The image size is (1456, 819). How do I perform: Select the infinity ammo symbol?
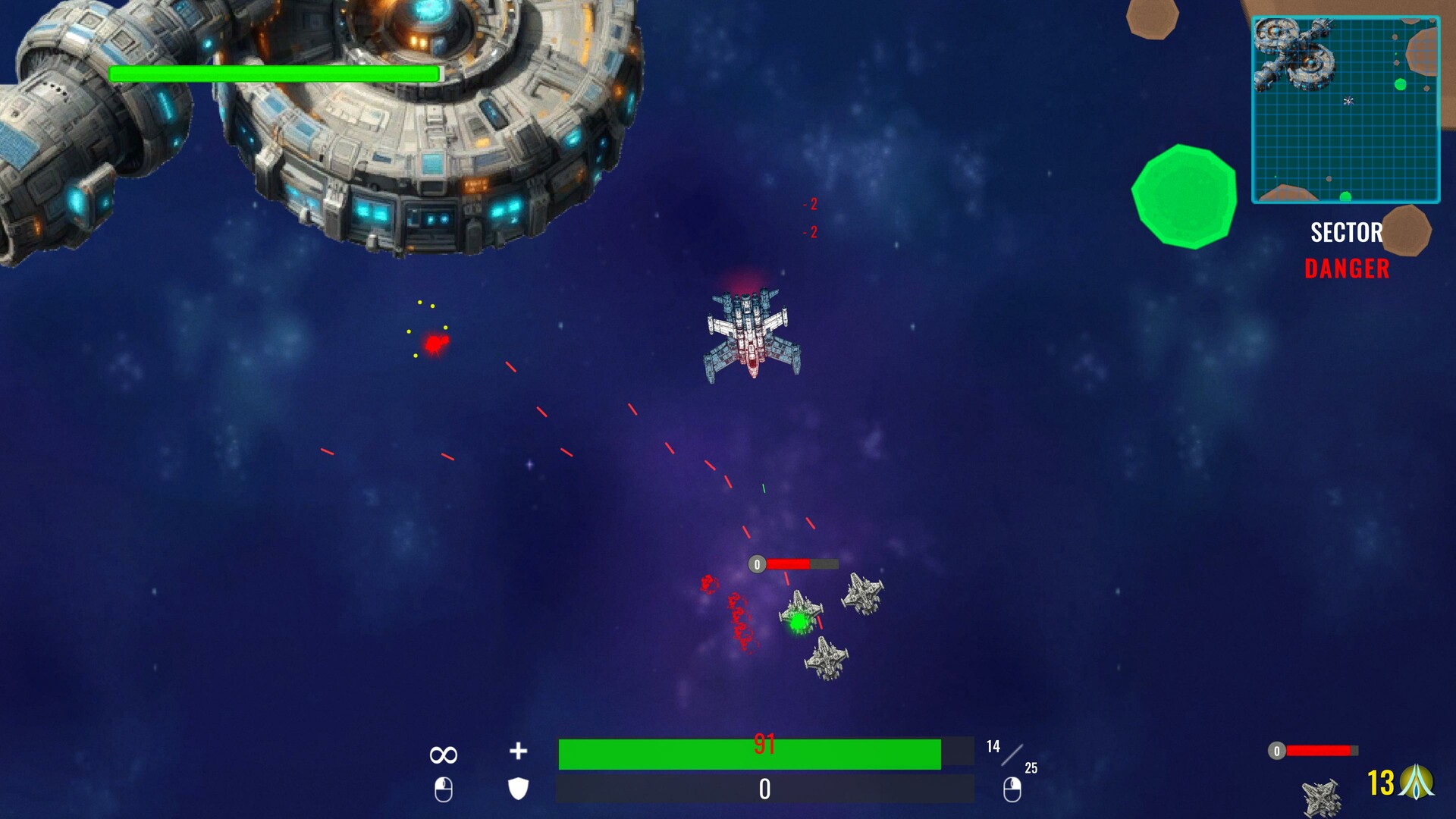(443, 753)
